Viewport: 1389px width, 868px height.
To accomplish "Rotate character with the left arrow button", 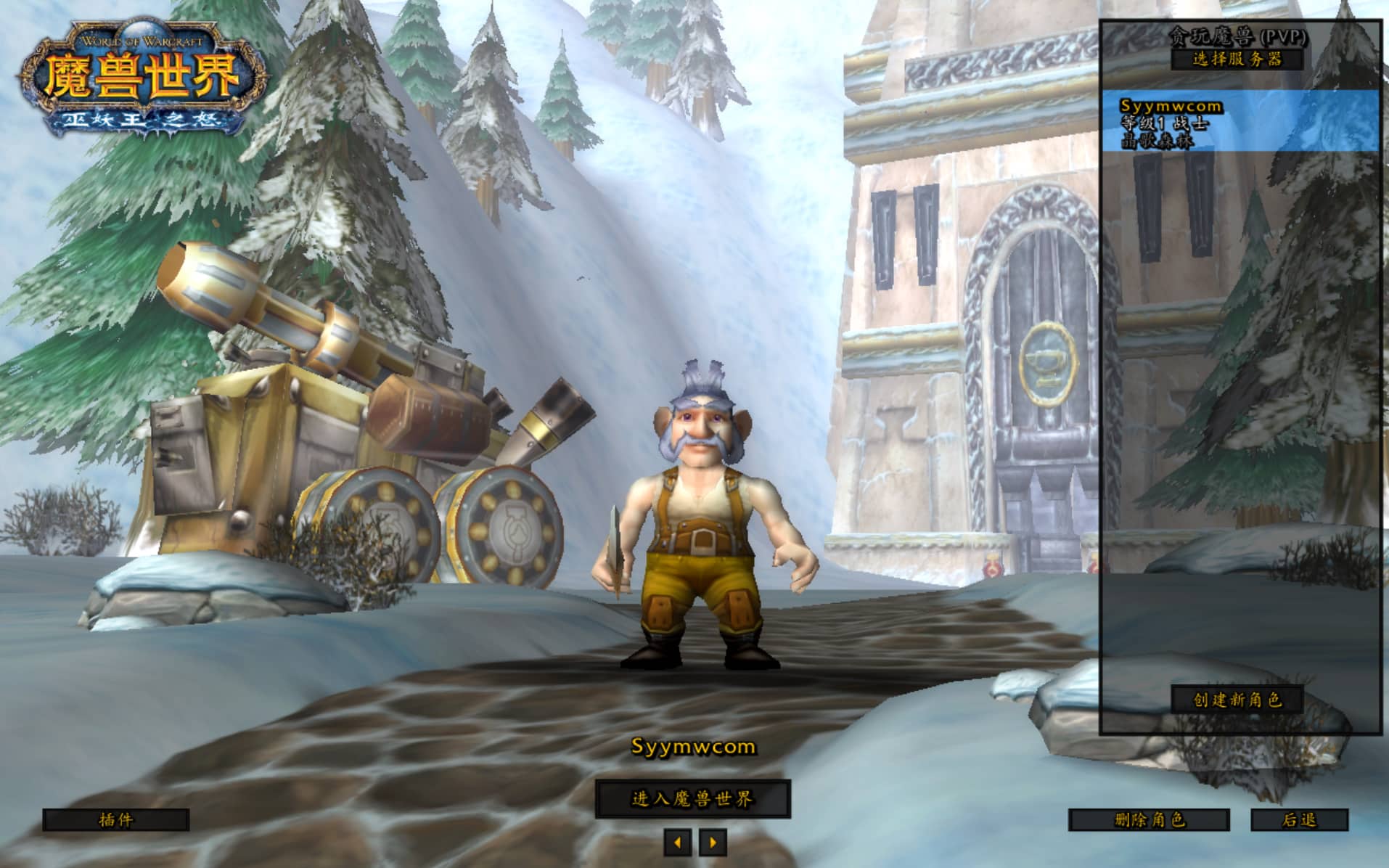I will click(678, 843).
